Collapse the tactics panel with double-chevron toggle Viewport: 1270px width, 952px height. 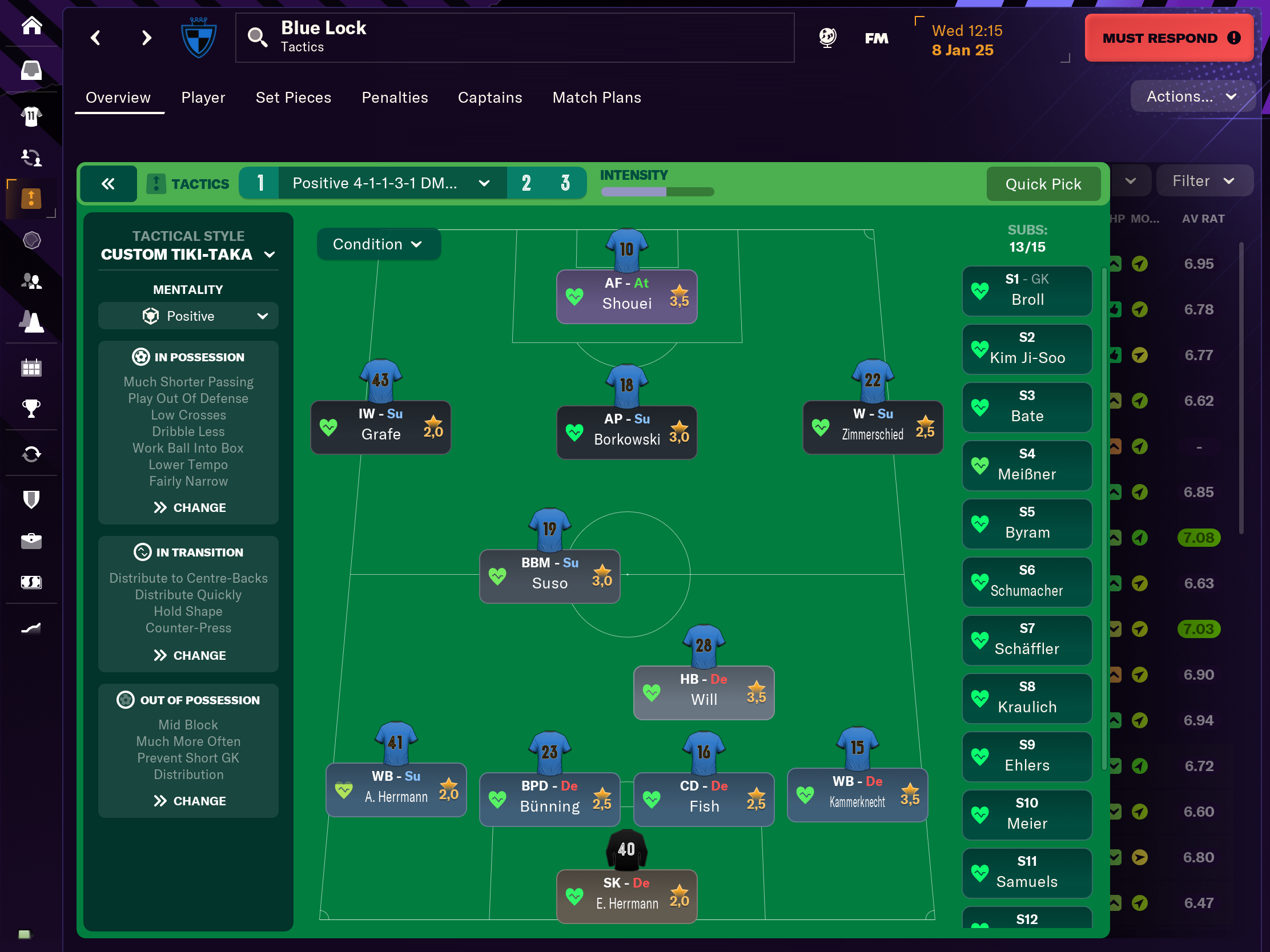click(108, 184)
